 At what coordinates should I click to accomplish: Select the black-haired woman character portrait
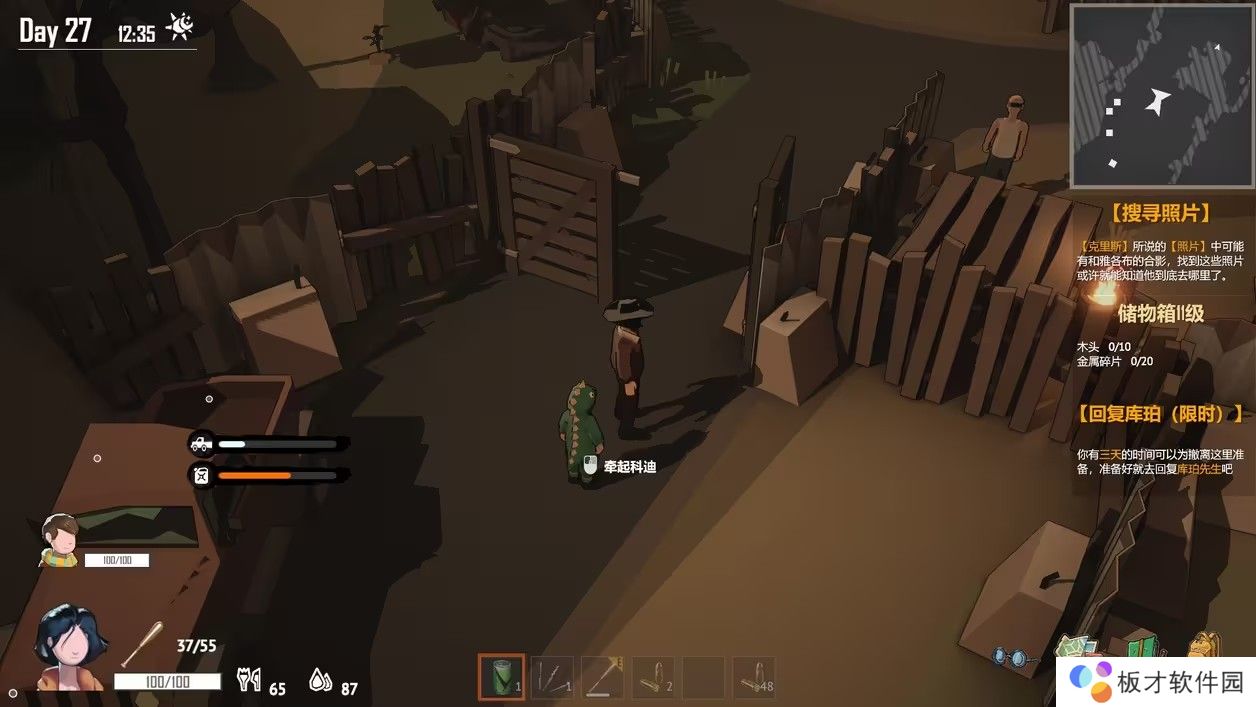click(x=69, y=647)
